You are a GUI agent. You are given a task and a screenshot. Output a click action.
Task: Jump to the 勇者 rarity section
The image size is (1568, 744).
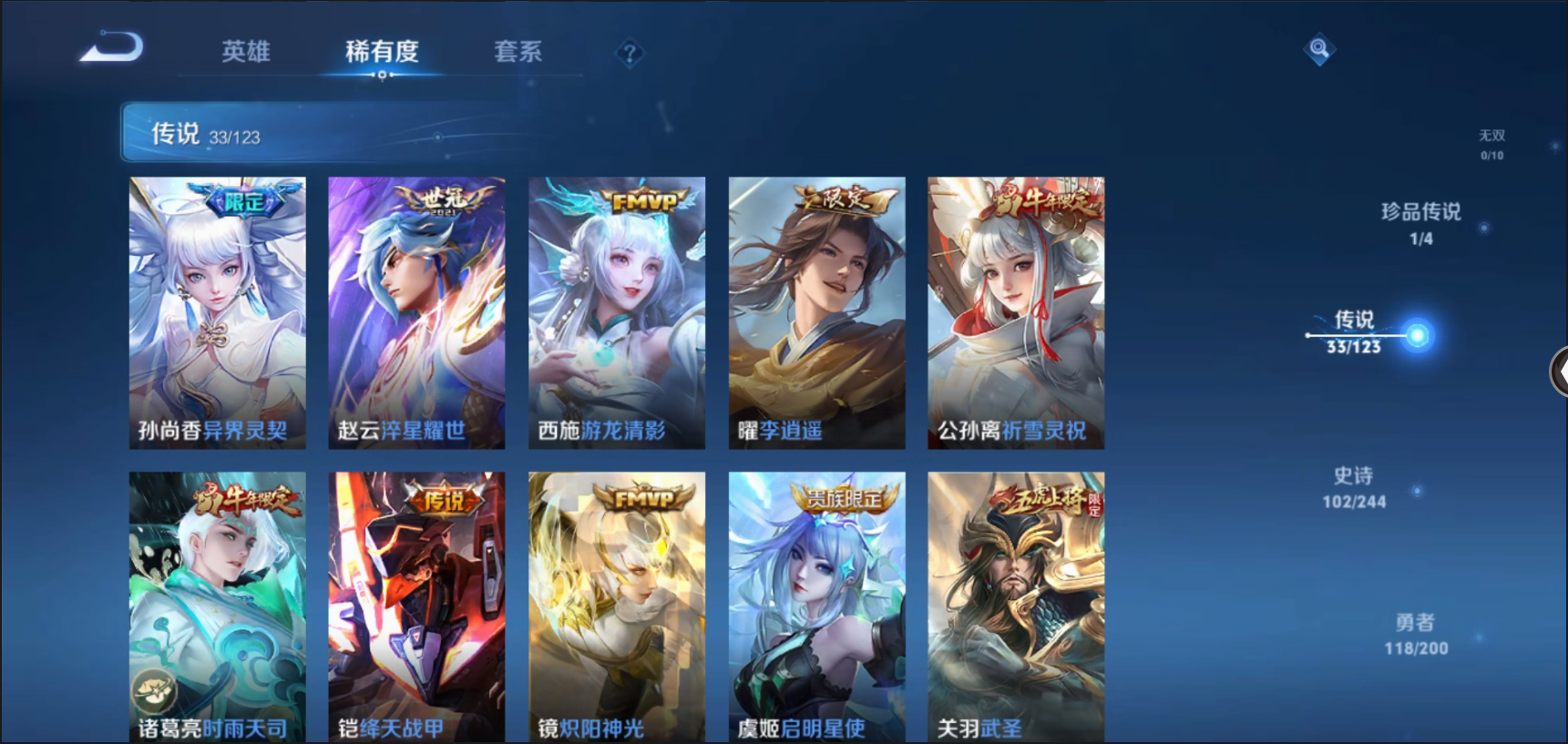coord(1415,634)
